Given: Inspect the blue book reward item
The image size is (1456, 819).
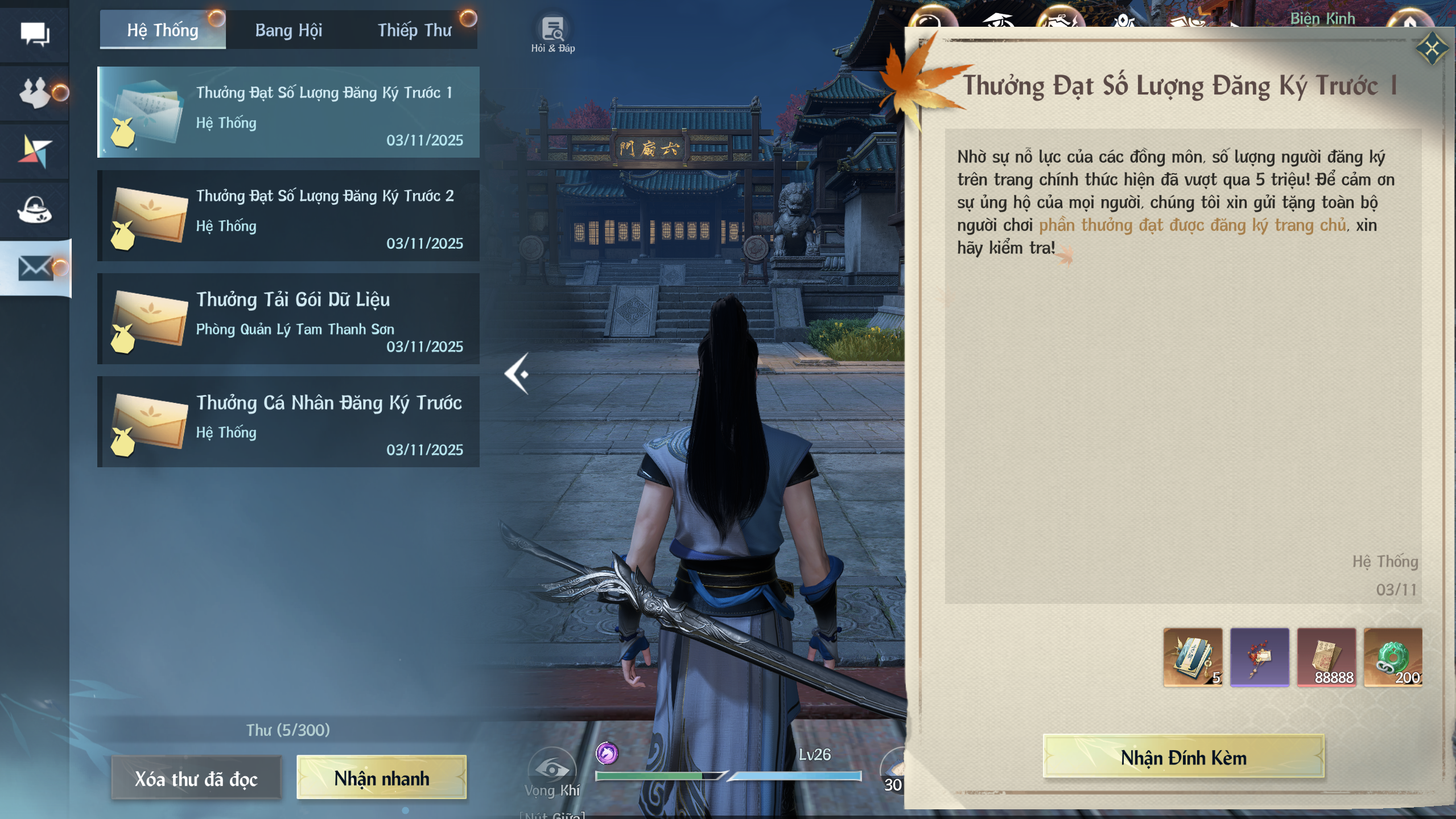Looking at the screenshot, I should (1193, 657).
